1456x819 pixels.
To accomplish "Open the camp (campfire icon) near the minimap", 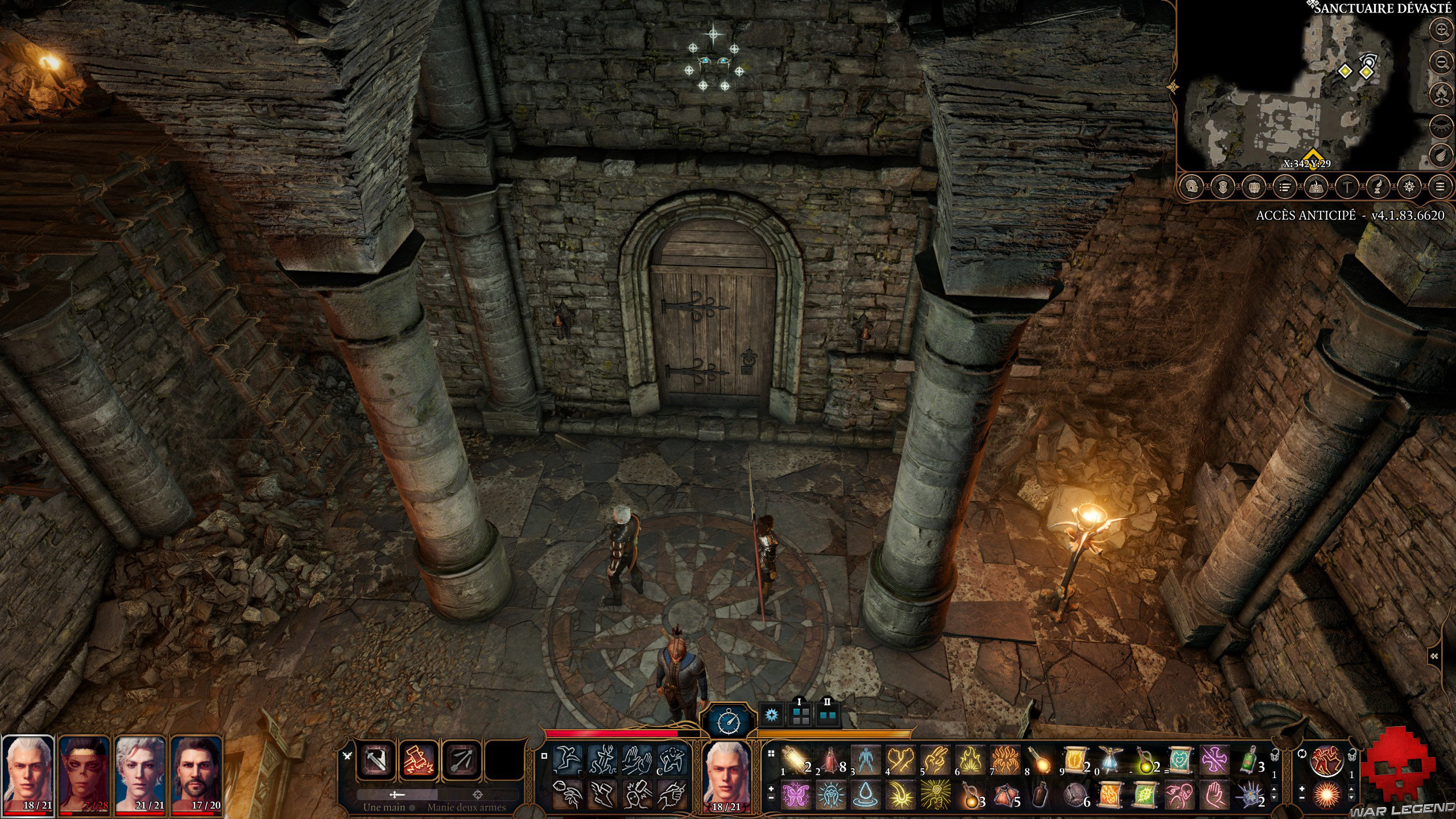I will point(1440,95).
